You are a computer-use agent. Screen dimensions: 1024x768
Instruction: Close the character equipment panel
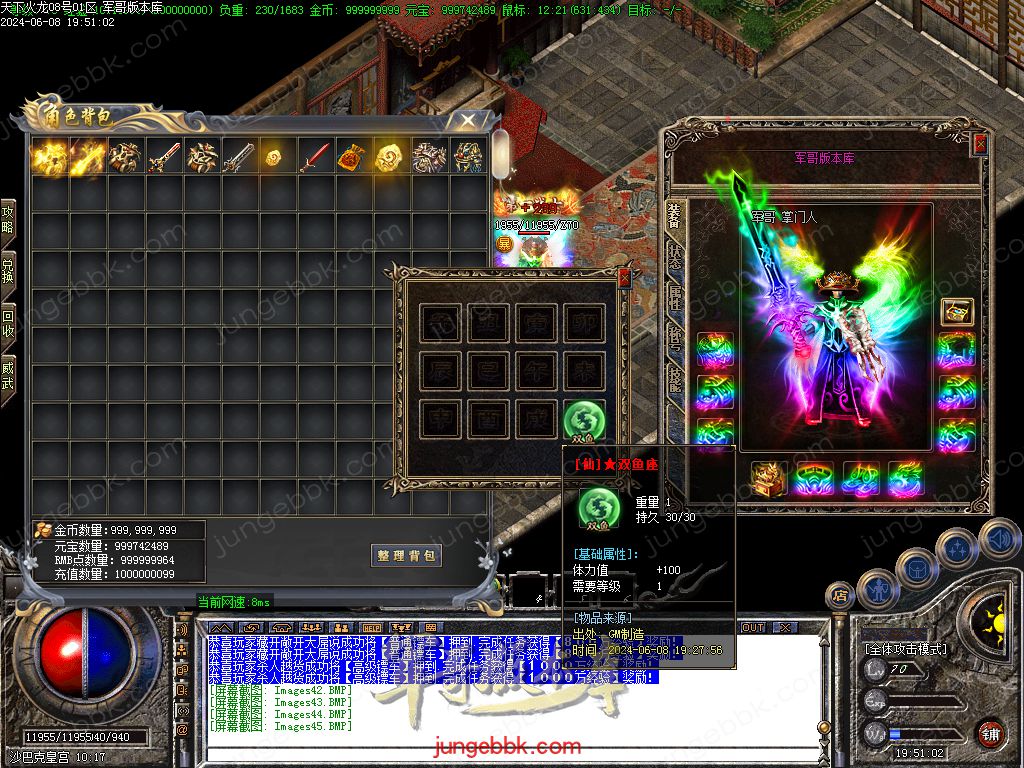point(980,144)
